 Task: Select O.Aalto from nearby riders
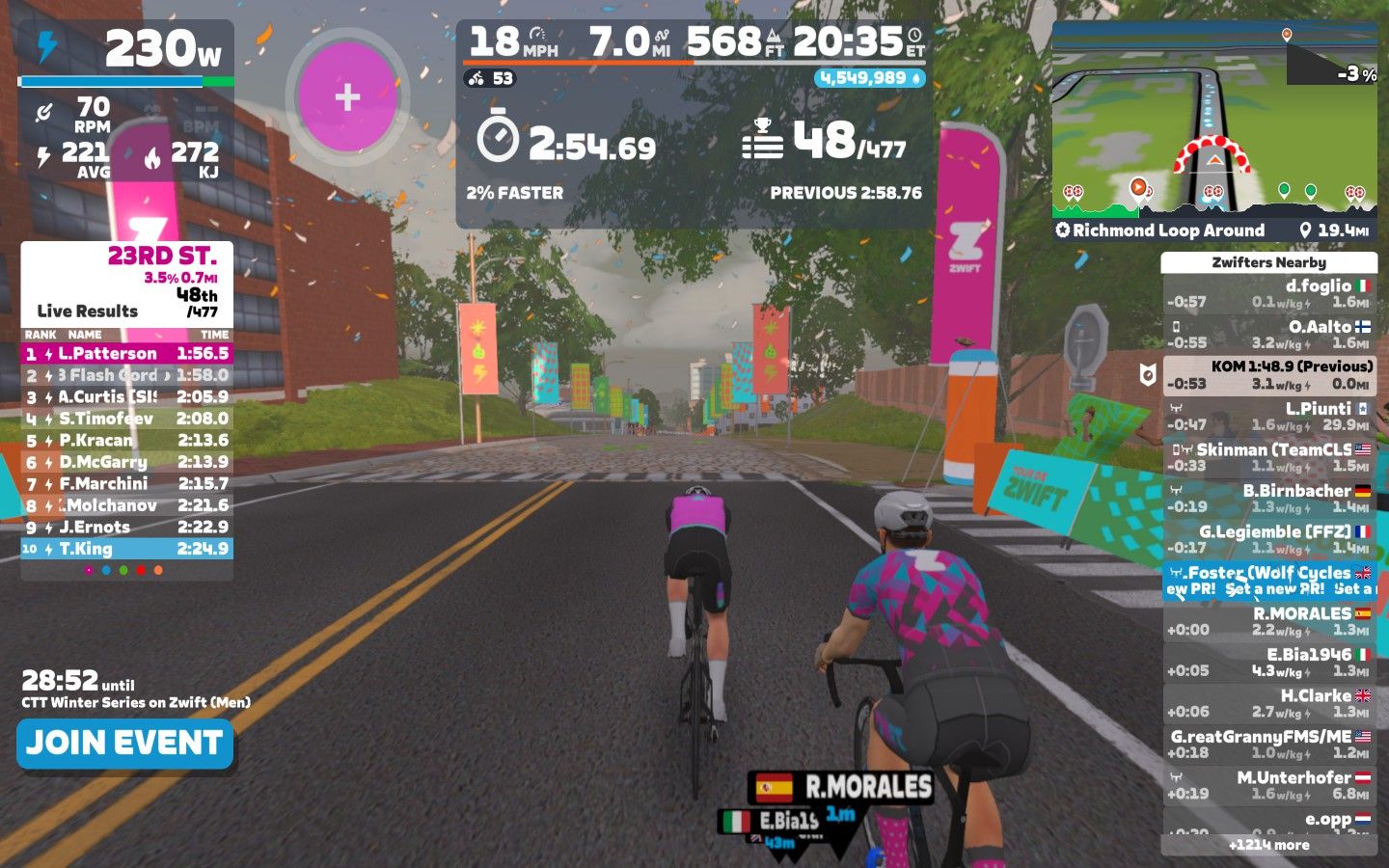(x=1268, y=334)
